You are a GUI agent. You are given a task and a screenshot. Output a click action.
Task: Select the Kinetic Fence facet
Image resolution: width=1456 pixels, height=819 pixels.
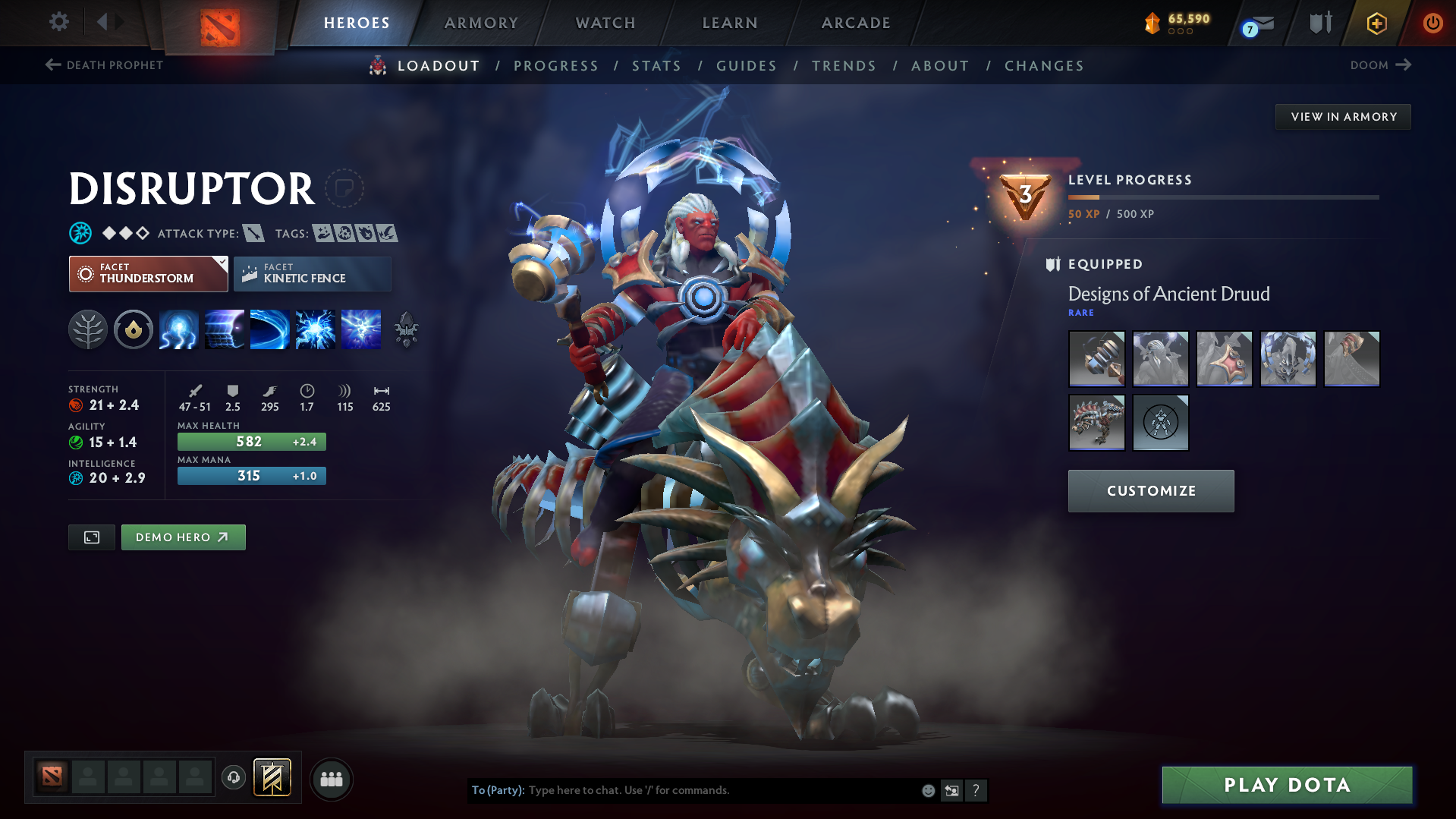click(312, 273)
